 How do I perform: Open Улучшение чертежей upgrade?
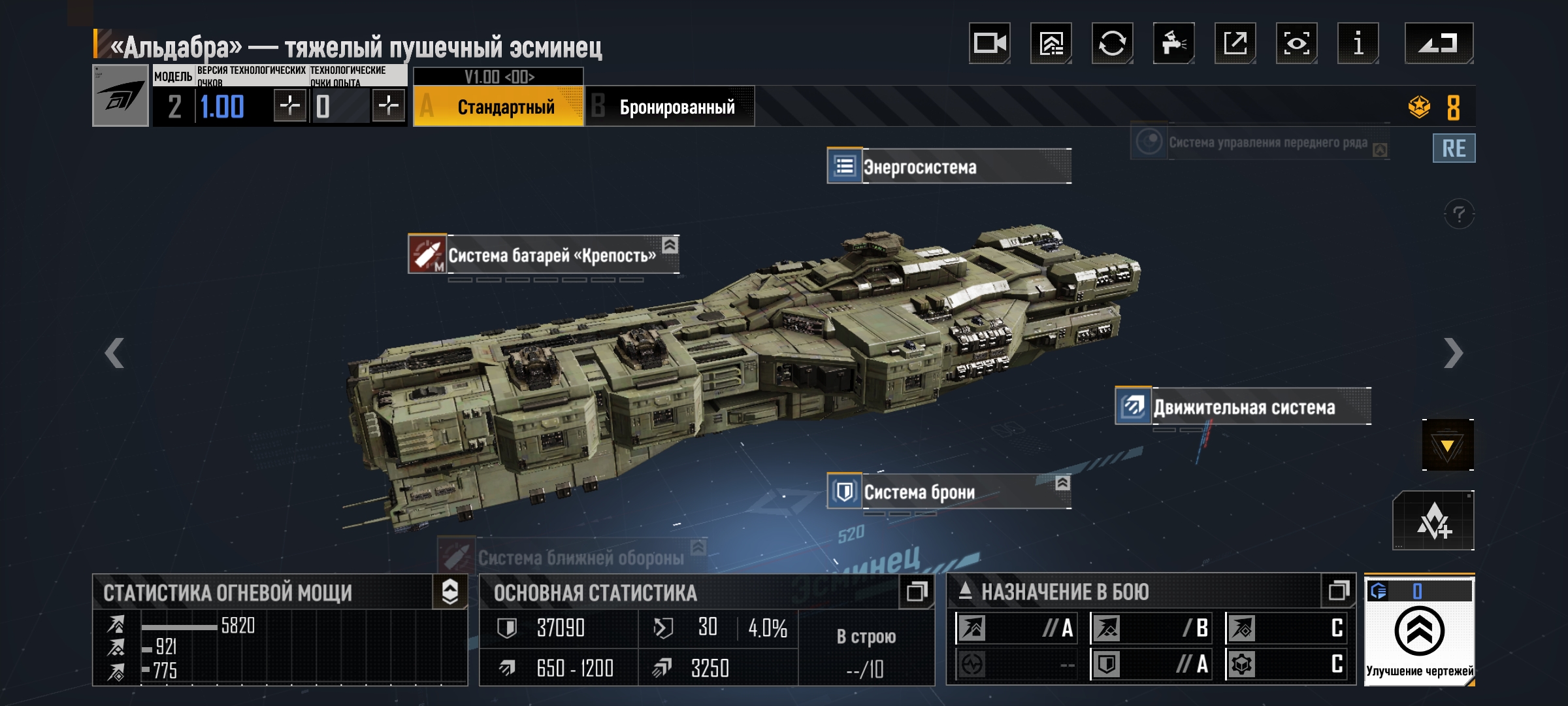click(1419, 632)
